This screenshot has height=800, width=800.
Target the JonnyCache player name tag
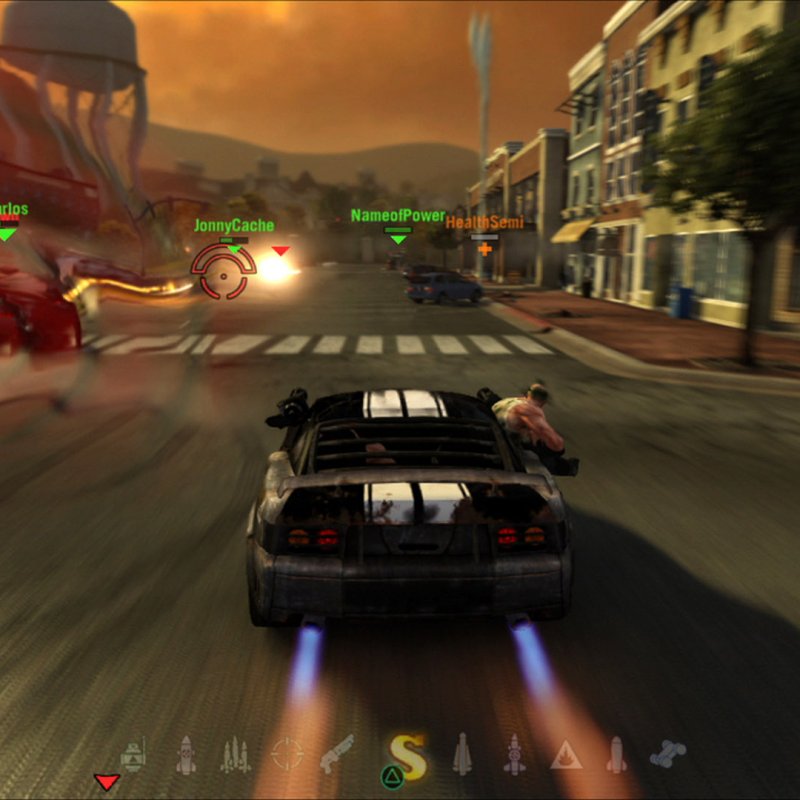(233, 226)
